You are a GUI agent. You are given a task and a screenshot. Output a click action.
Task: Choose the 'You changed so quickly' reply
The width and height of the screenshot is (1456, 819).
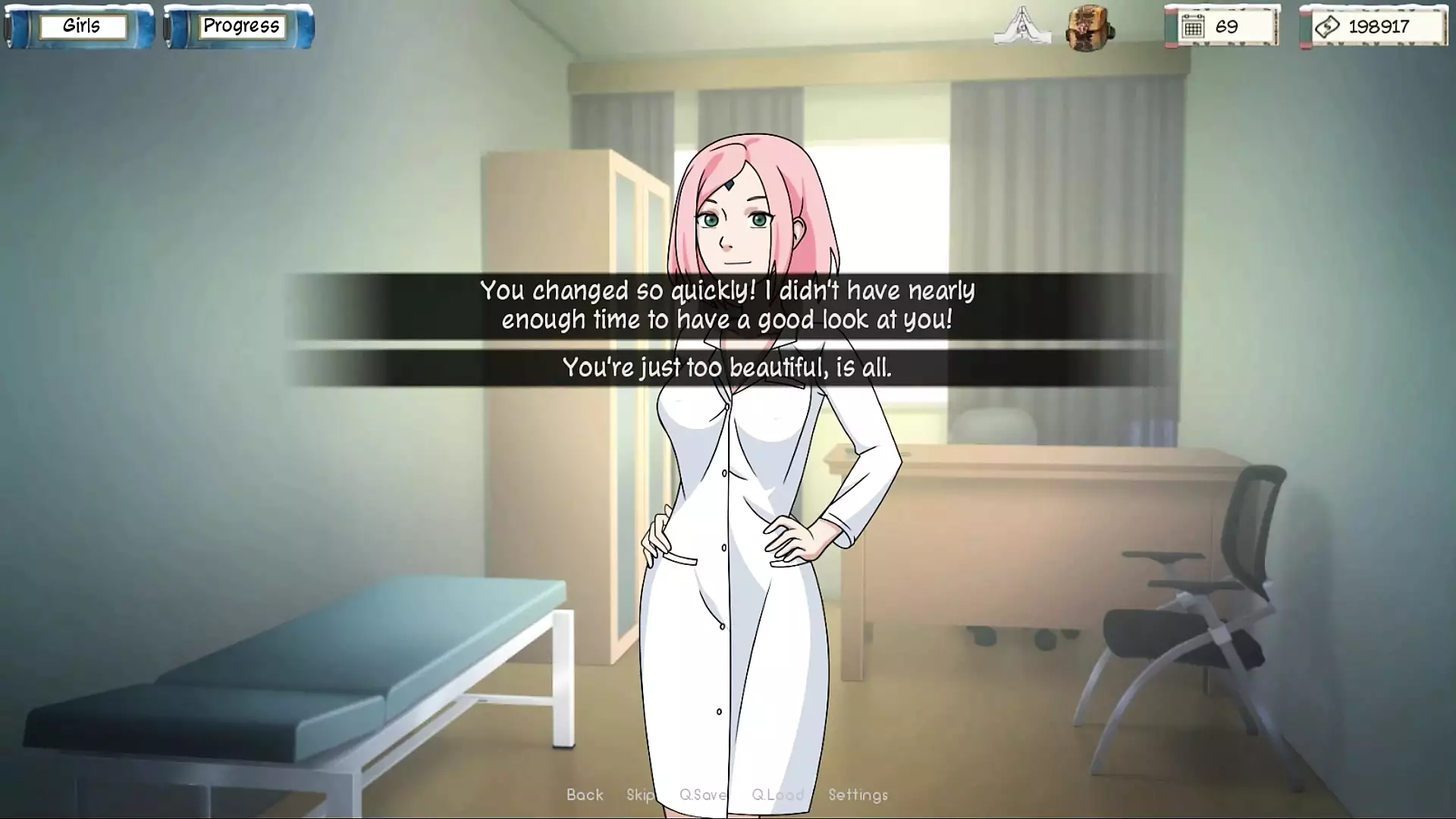point(726,305)
